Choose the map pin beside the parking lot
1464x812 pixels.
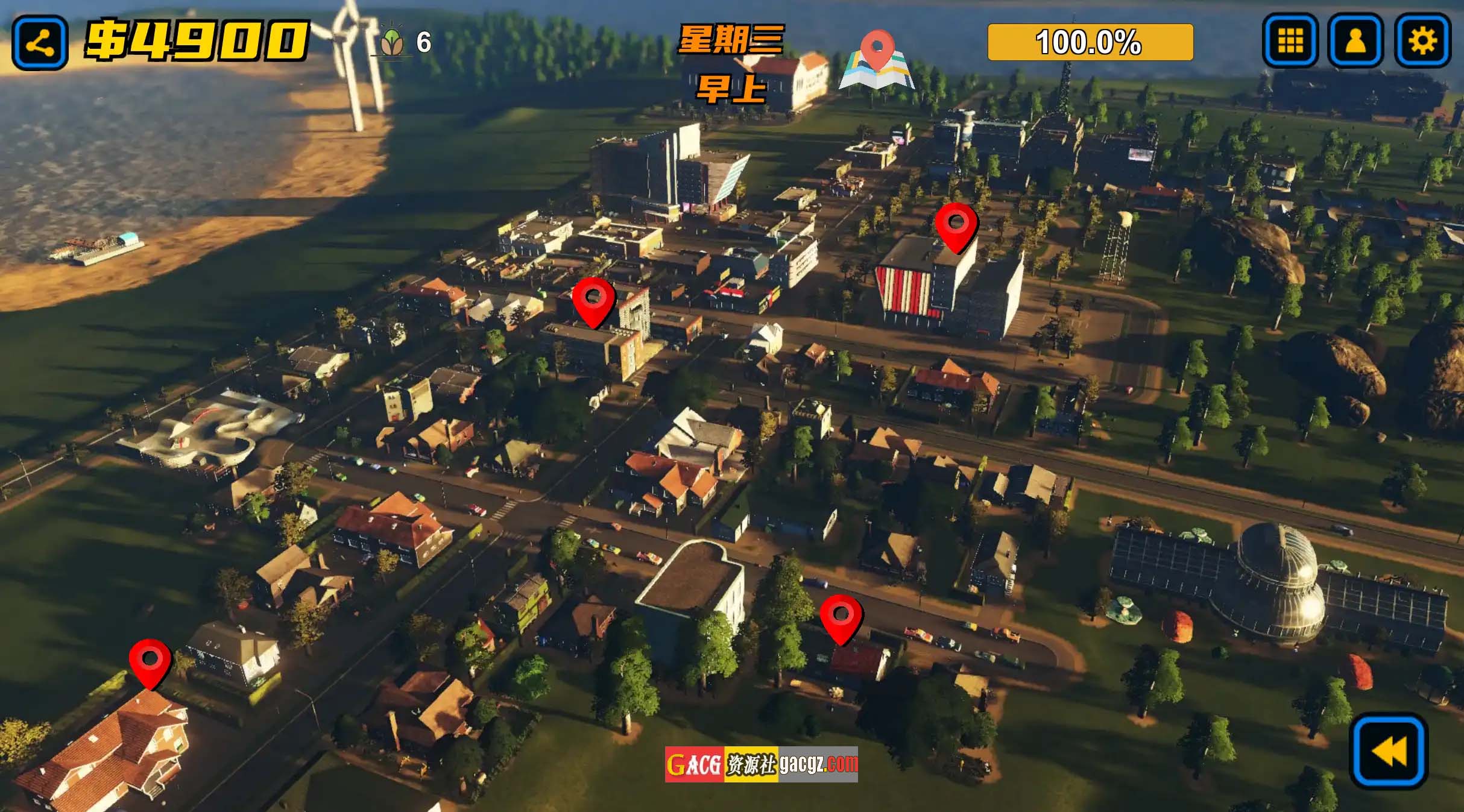841,618
